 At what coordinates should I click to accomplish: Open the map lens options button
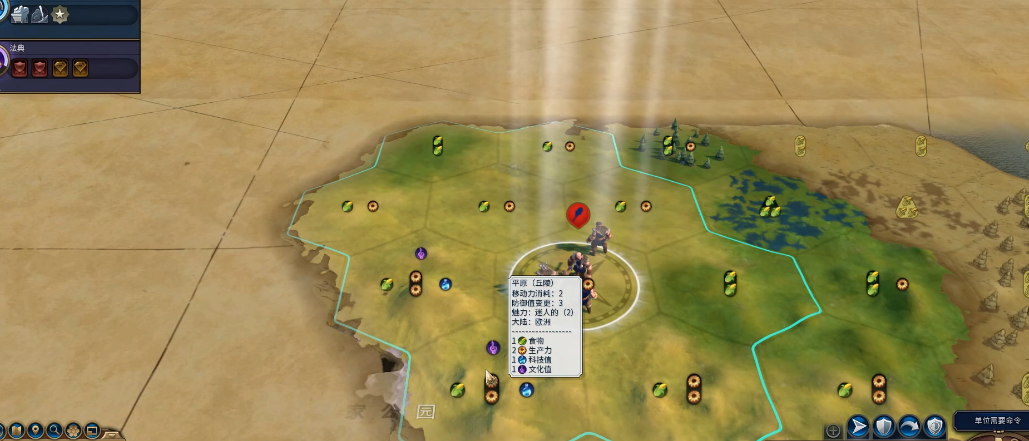point(18,431)
